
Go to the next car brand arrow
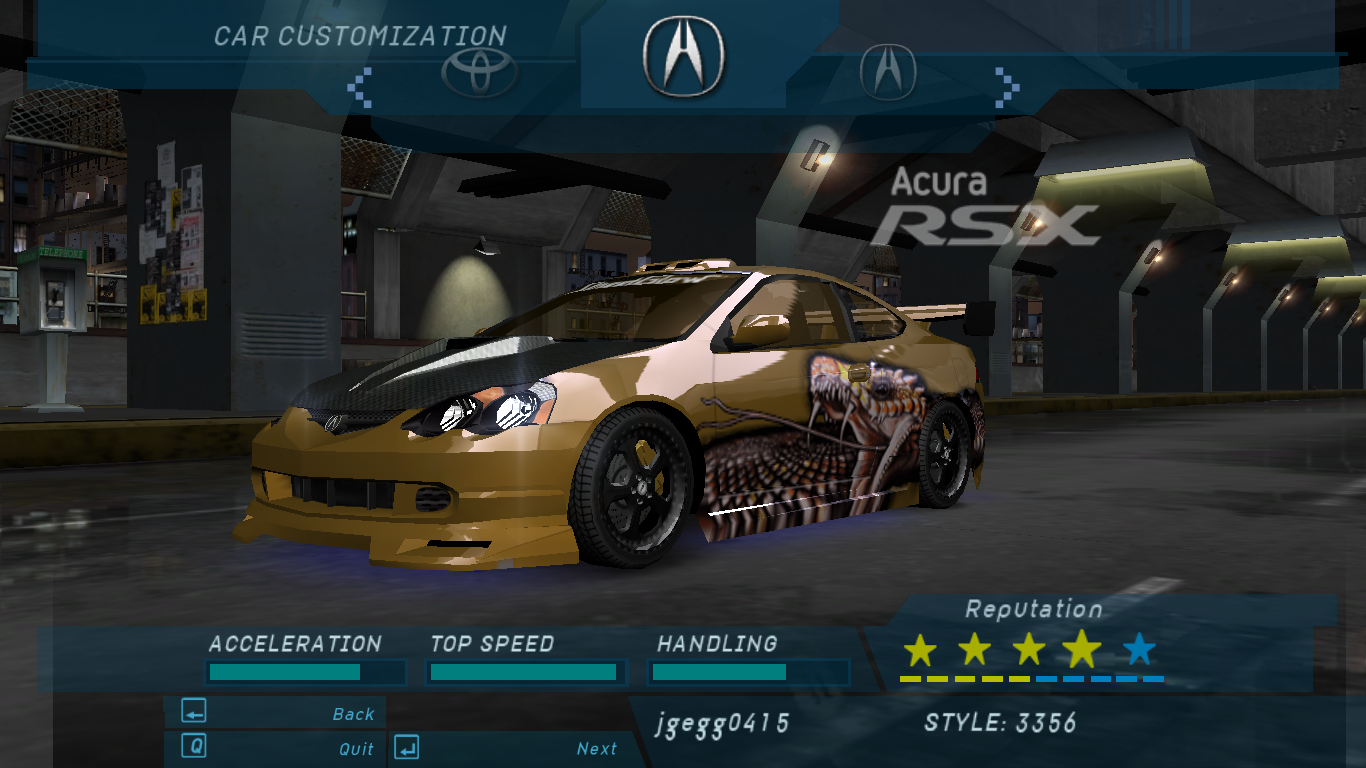tap(1006, 87)
